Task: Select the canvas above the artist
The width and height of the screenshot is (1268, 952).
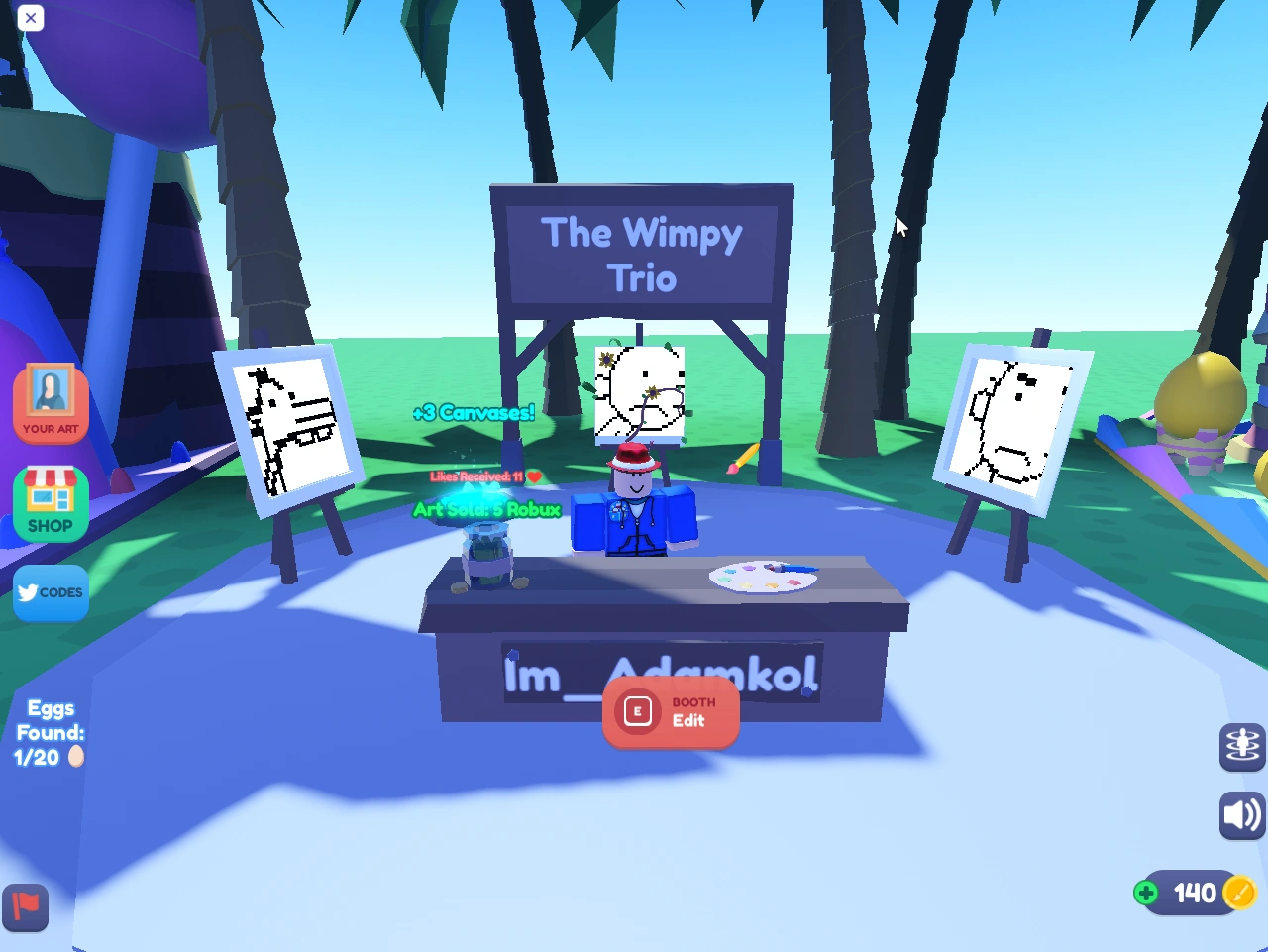Action: (640, 391)
